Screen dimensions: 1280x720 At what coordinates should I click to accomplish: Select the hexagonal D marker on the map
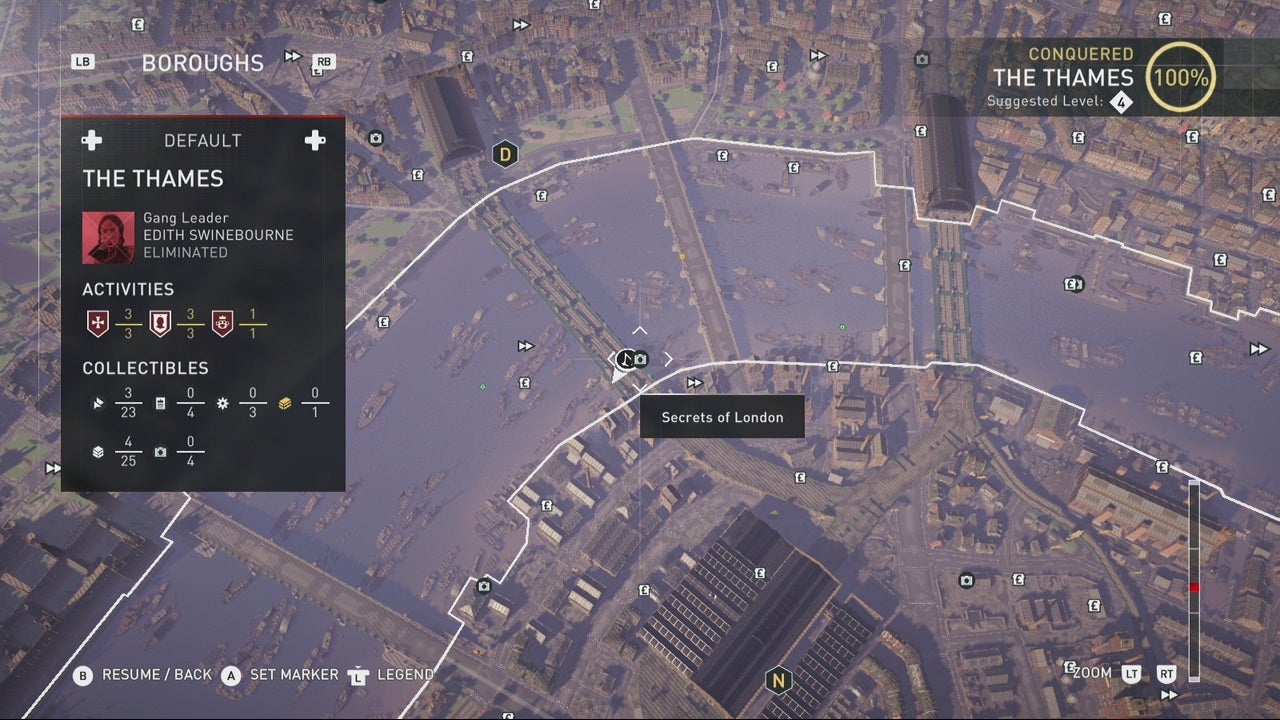[x=504, y=154]
